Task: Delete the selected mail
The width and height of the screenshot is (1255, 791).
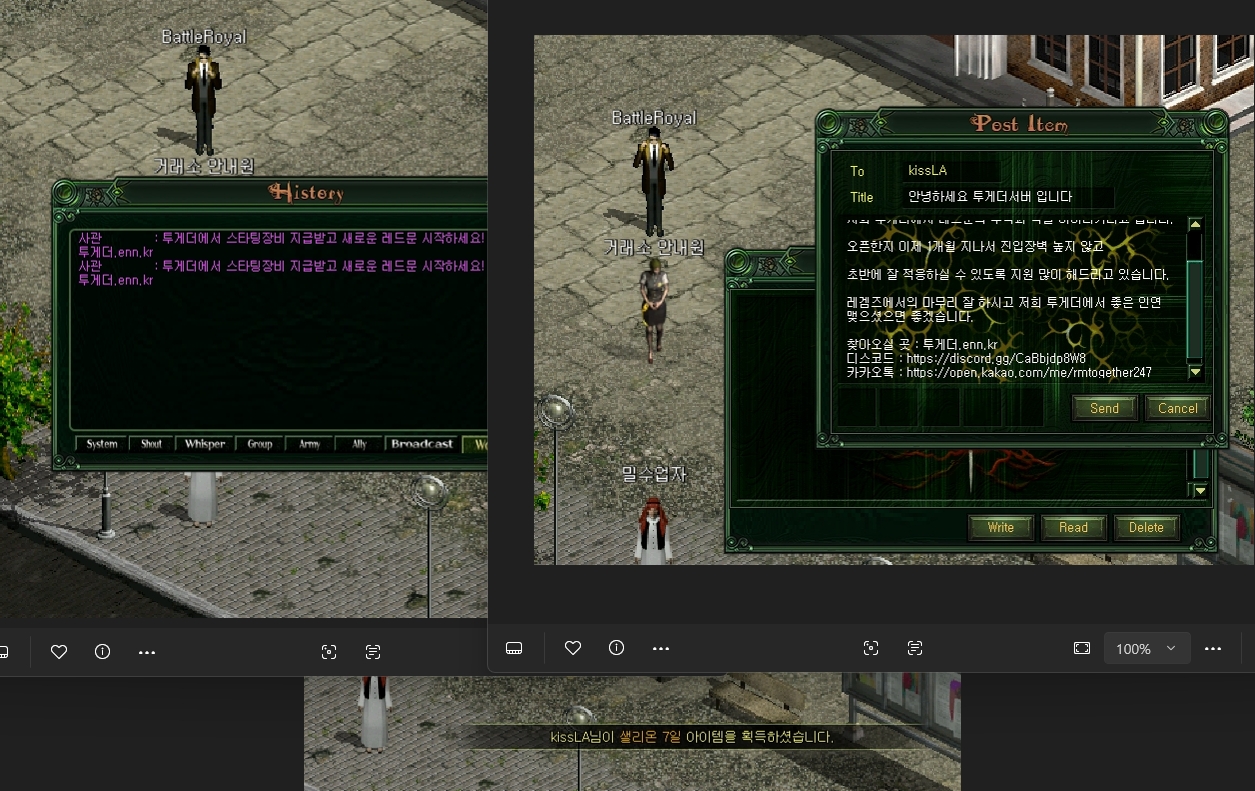Action: tap(1146, 527)
